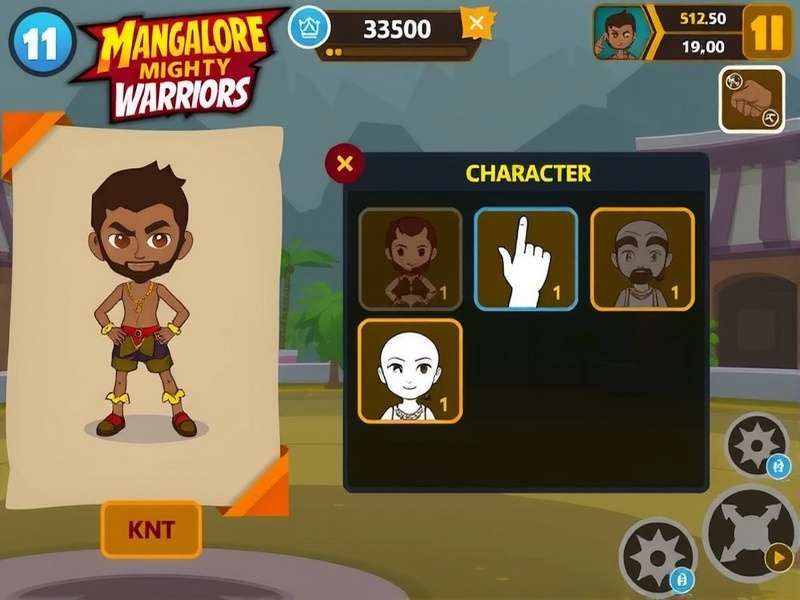Pause the game

point(766,32)
